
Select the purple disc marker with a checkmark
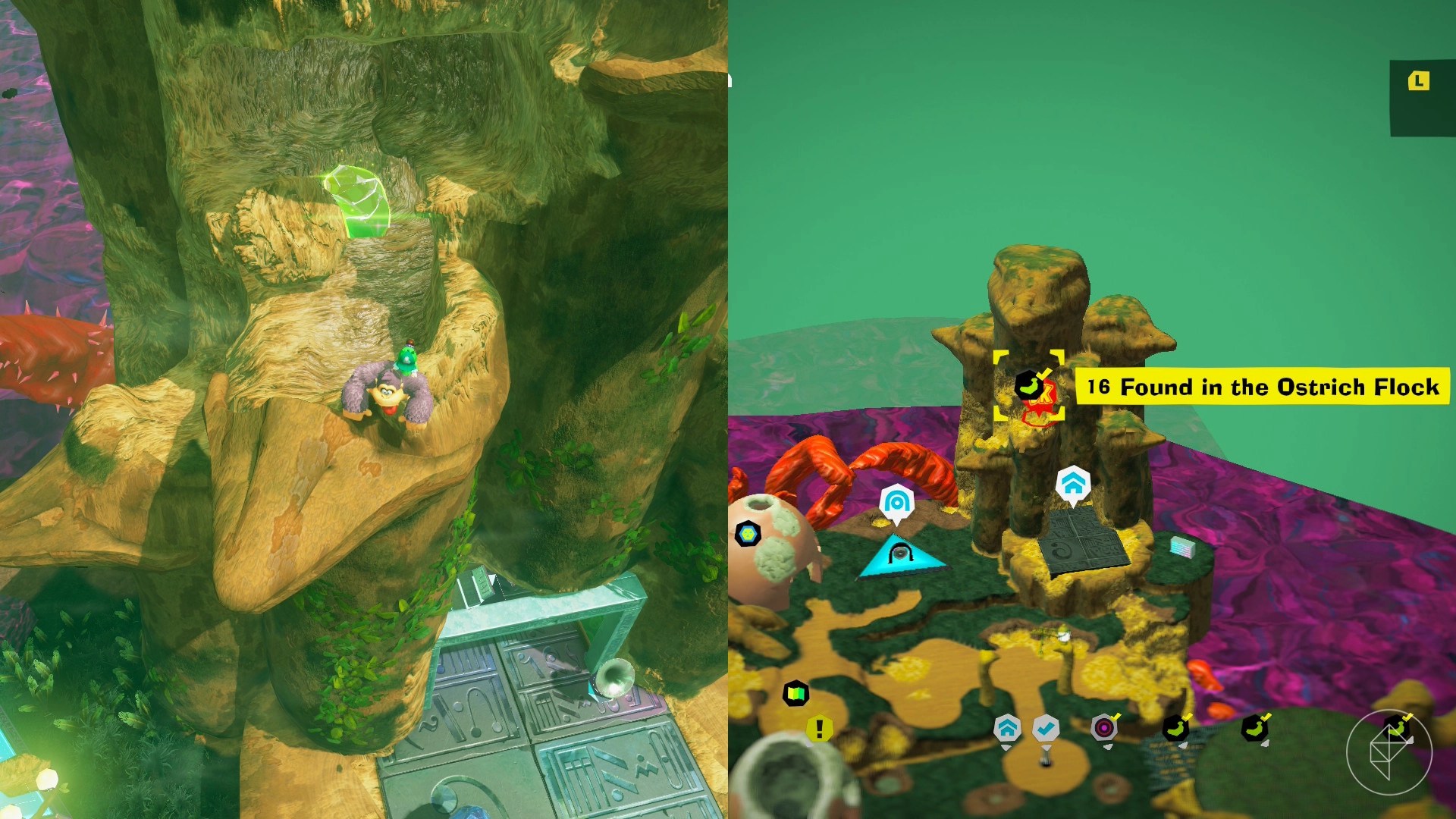coord(1104,728)
